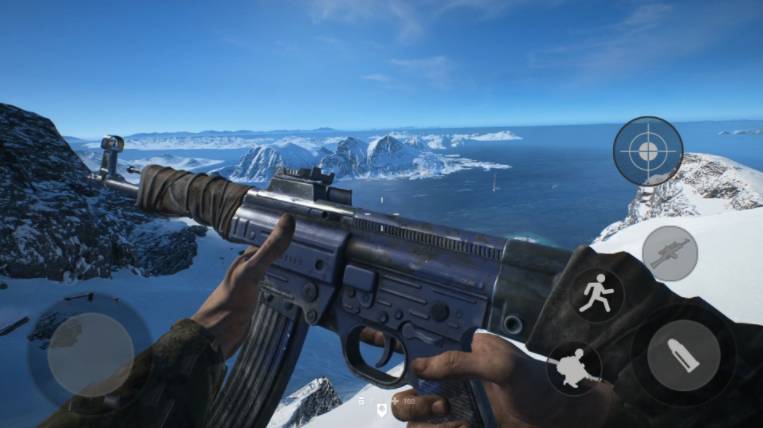
Task: Tap the crosshair aim button
Action: pyautogui.click(x=648, y=151)
